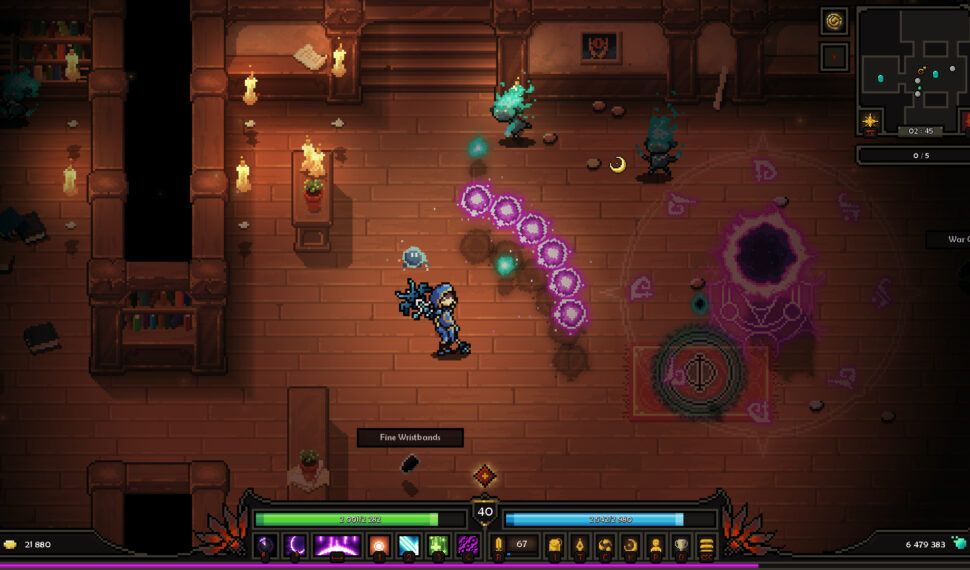Cast the orange fire orb skill
This screenshot has height=570, width=970.
(379, 545)
